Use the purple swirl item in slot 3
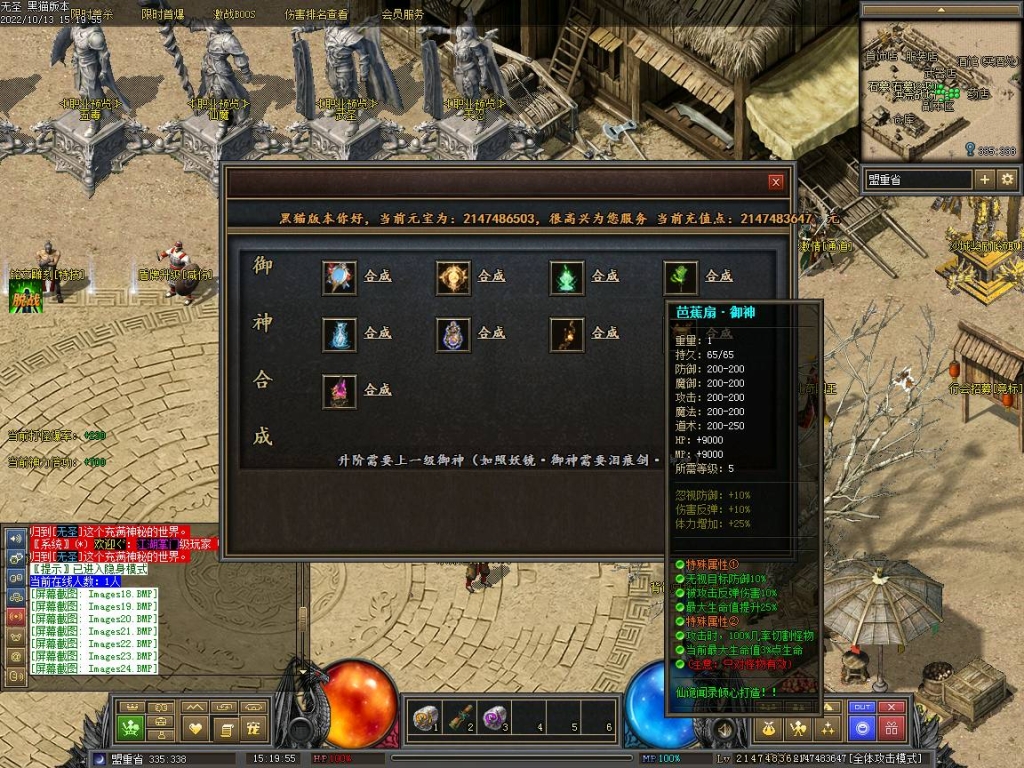Screen dimensions: 1024x768 point(493,716)
